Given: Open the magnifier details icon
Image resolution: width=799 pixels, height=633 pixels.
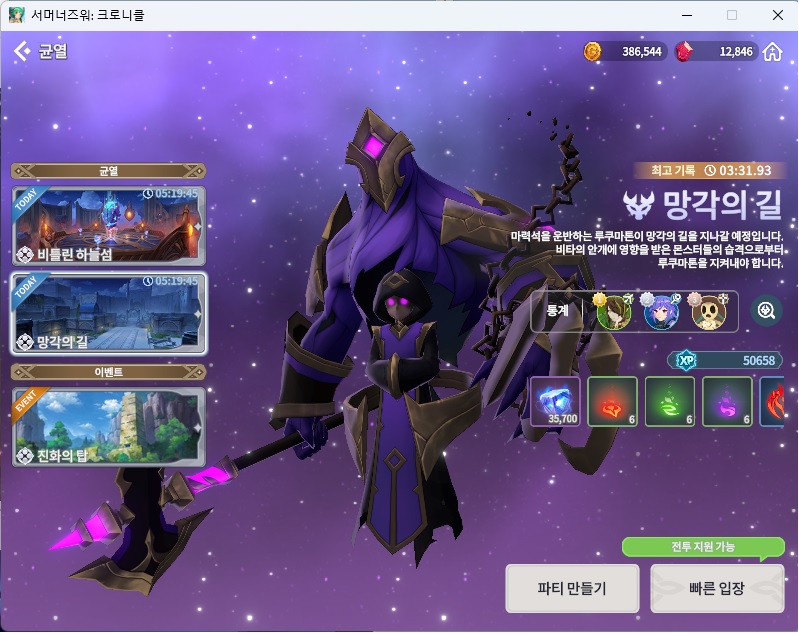Looking at the screenshot, I should click(x=767, y=311).
